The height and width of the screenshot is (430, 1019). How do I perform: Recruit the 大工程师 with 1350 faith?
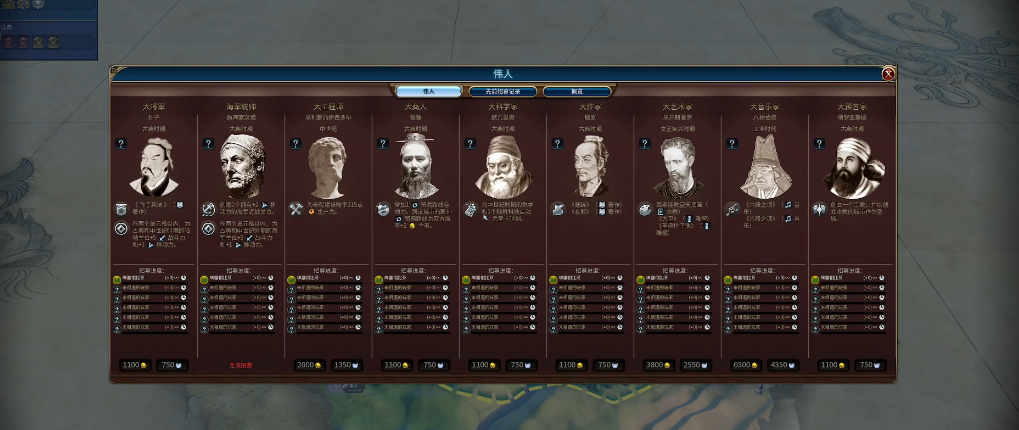pos(346,365)
